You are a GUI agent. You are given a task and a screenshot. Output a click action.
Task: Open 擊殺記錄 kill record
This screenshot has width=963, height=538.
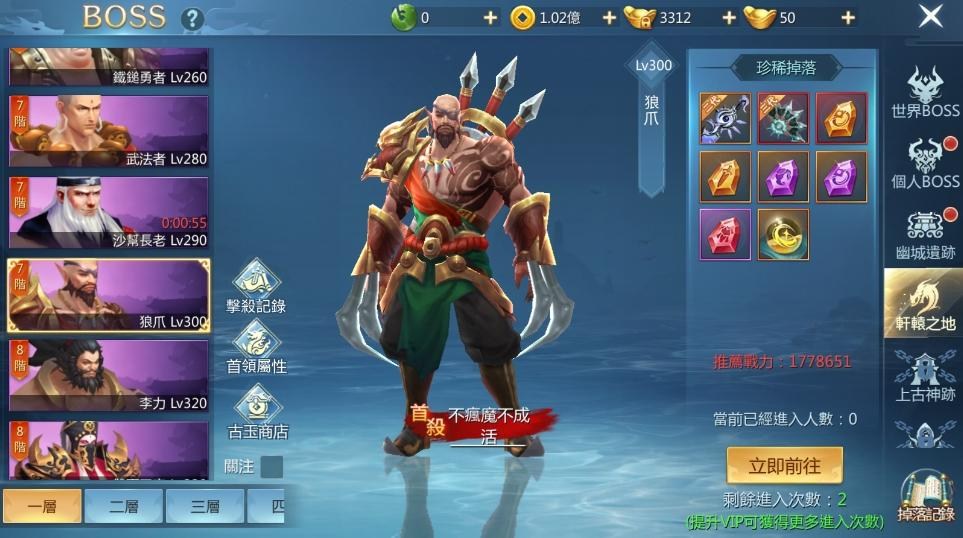[x=257, y=287]
